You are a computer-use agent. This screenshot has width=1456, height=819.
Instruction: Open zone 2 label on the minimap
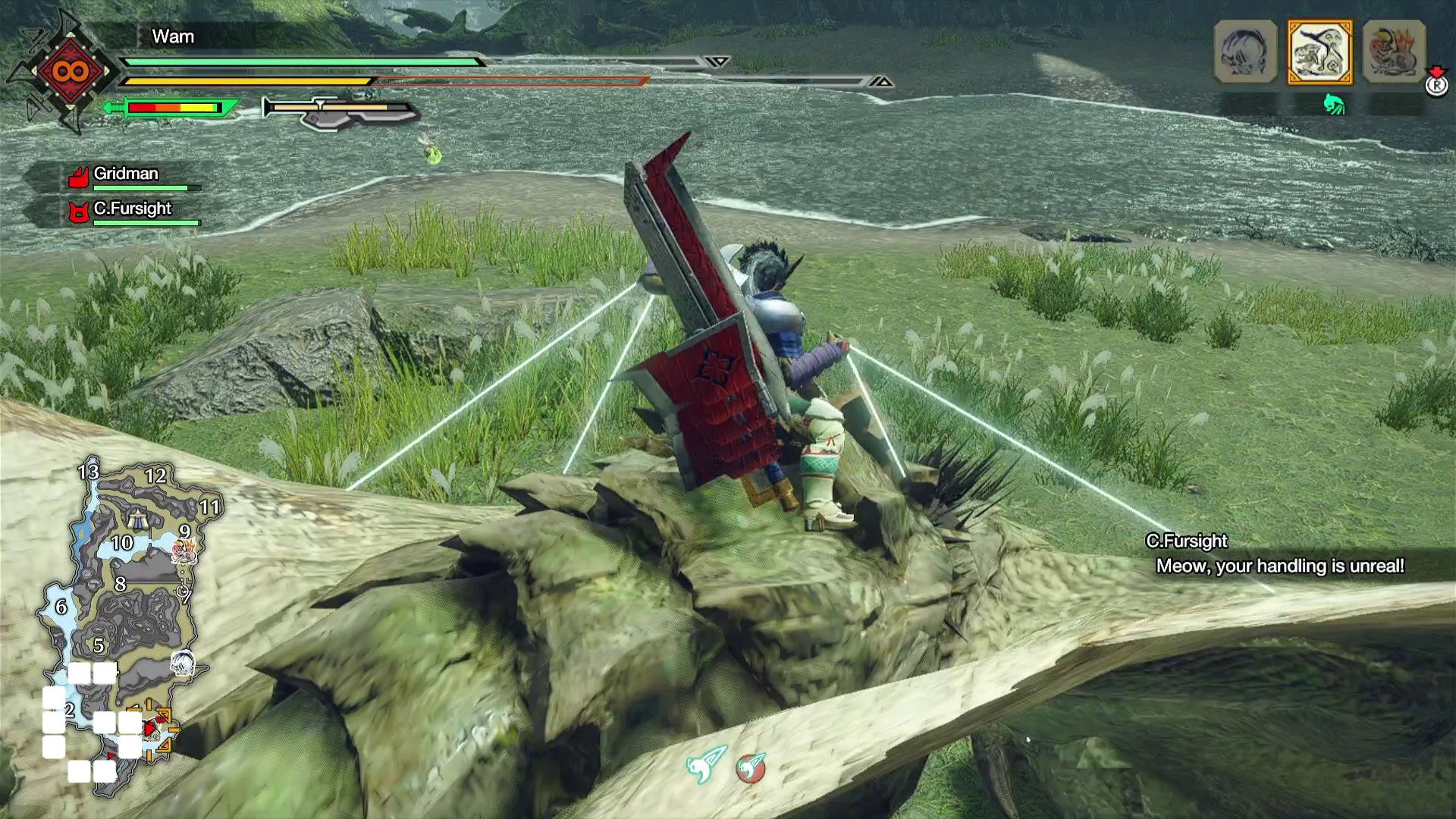tap(69, 711)
